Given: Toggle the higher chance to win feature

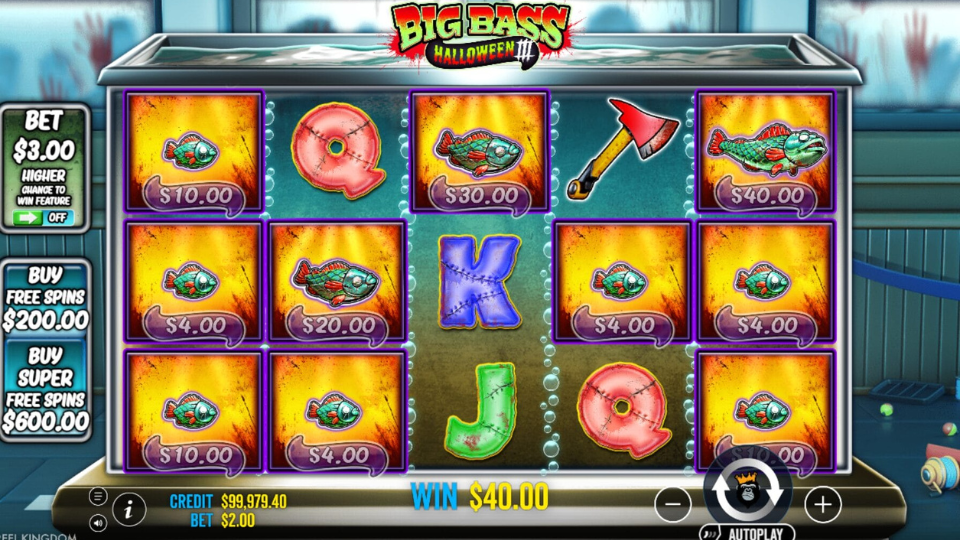Looking at the screenshot, I should 45,217.
